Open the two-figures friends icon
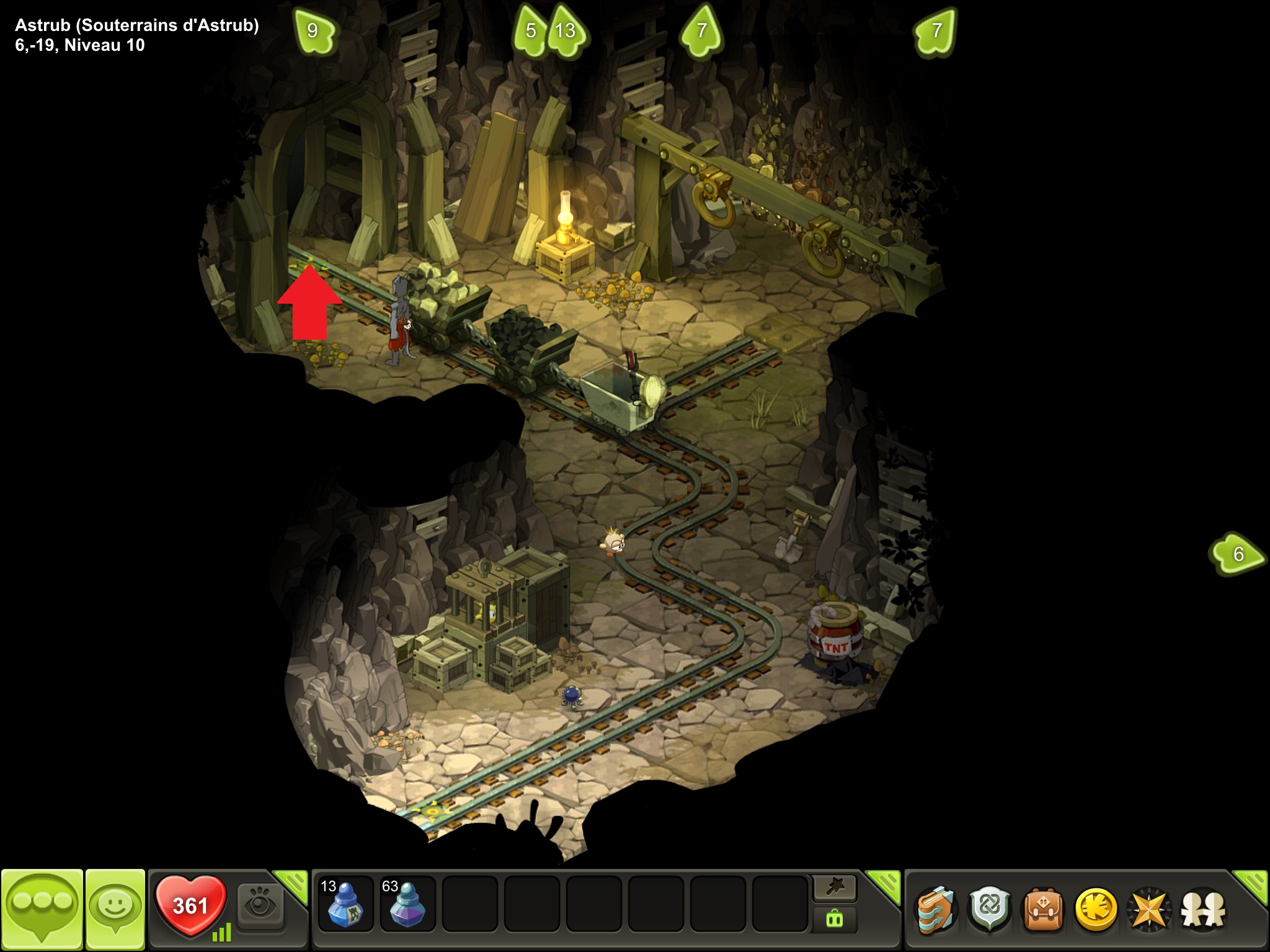Viewport: 1270px width, 952px height. click(x=1203, y=910)
